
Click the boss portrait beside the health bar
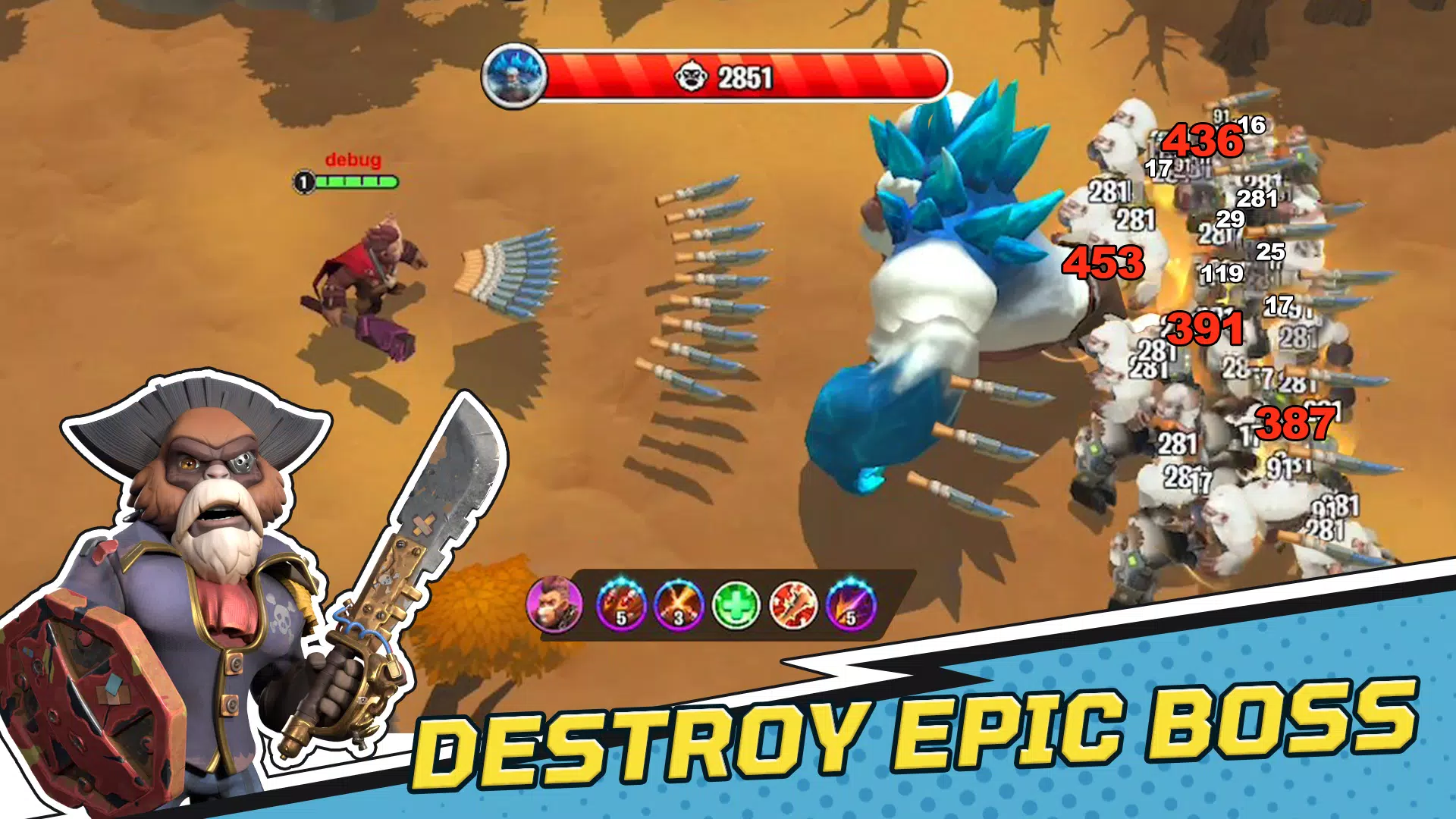pos(514,74)
